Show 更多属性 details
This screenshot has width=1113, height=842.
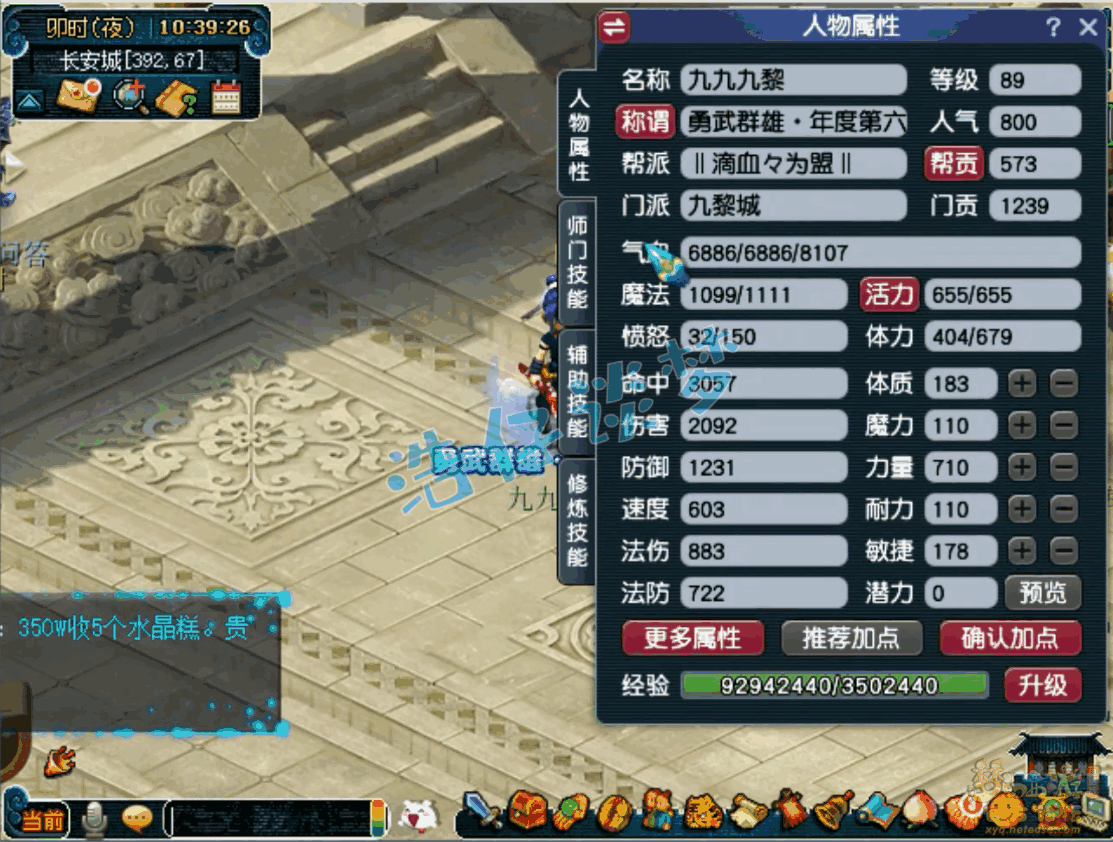click(x=692, y=638)
